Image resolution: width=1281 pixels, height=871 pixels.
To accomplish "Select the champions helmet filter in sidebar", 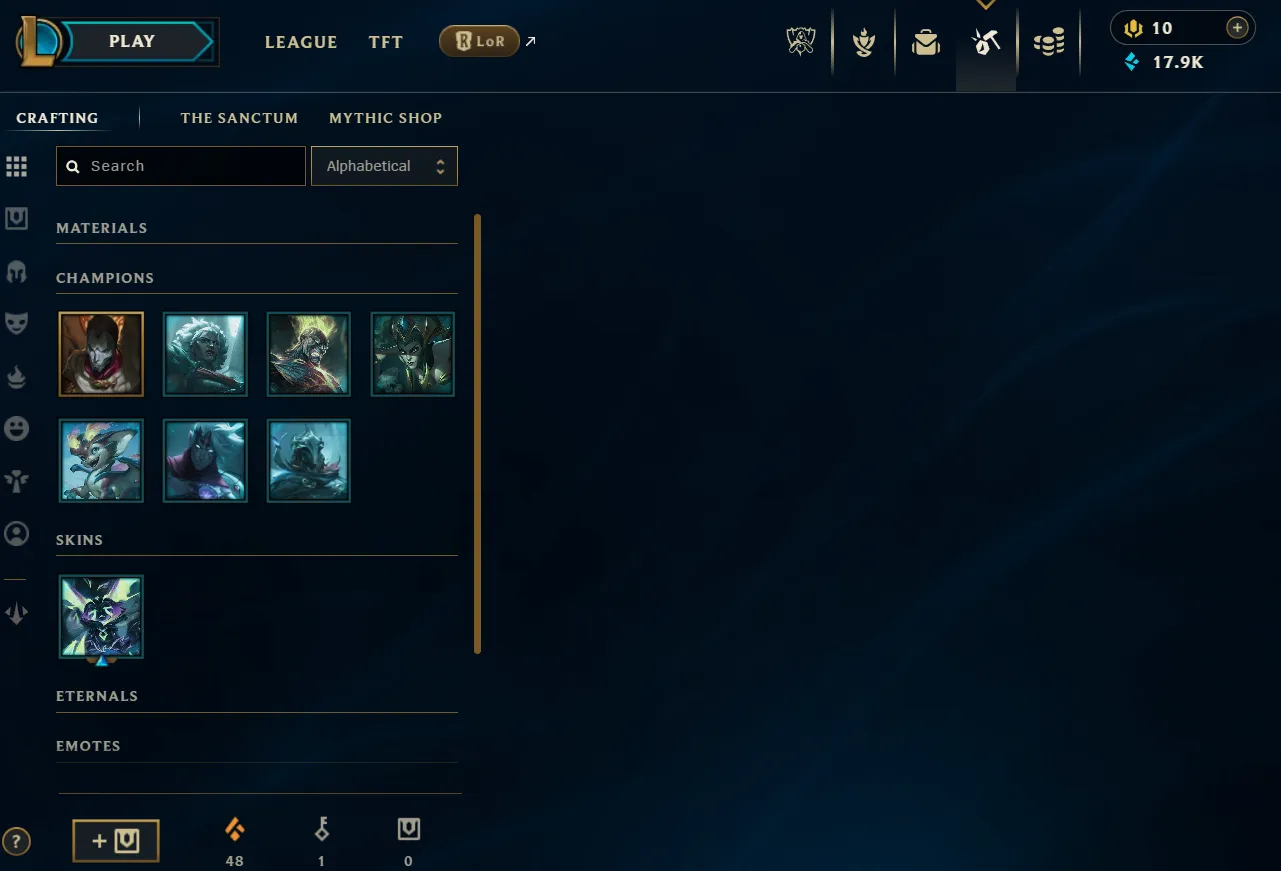I will pyautogui.click(x=17, y=271).
